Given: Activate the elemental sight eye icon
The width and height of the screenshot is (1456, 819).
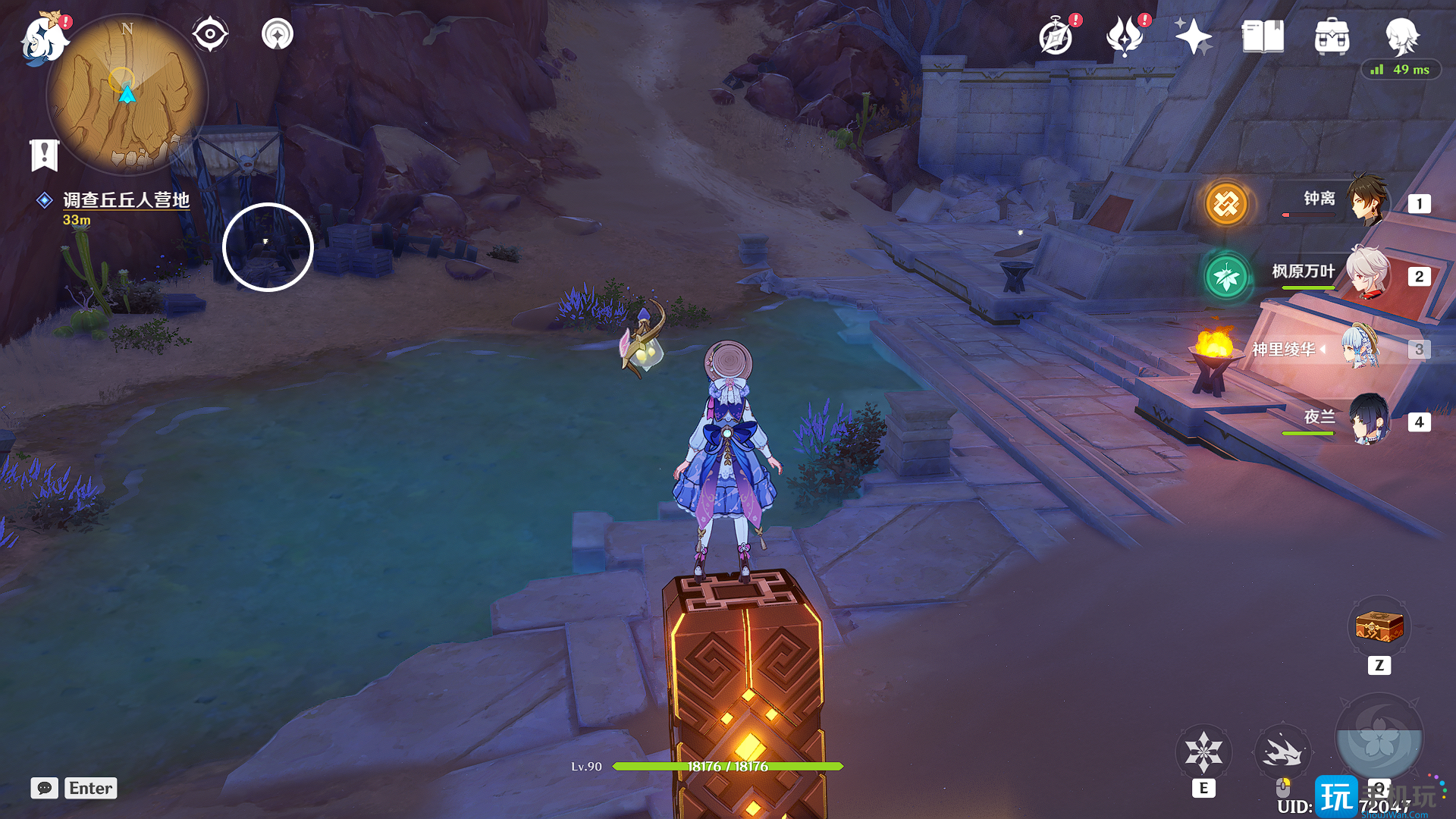Looking at the screenshot, I should tap(209, 34).
